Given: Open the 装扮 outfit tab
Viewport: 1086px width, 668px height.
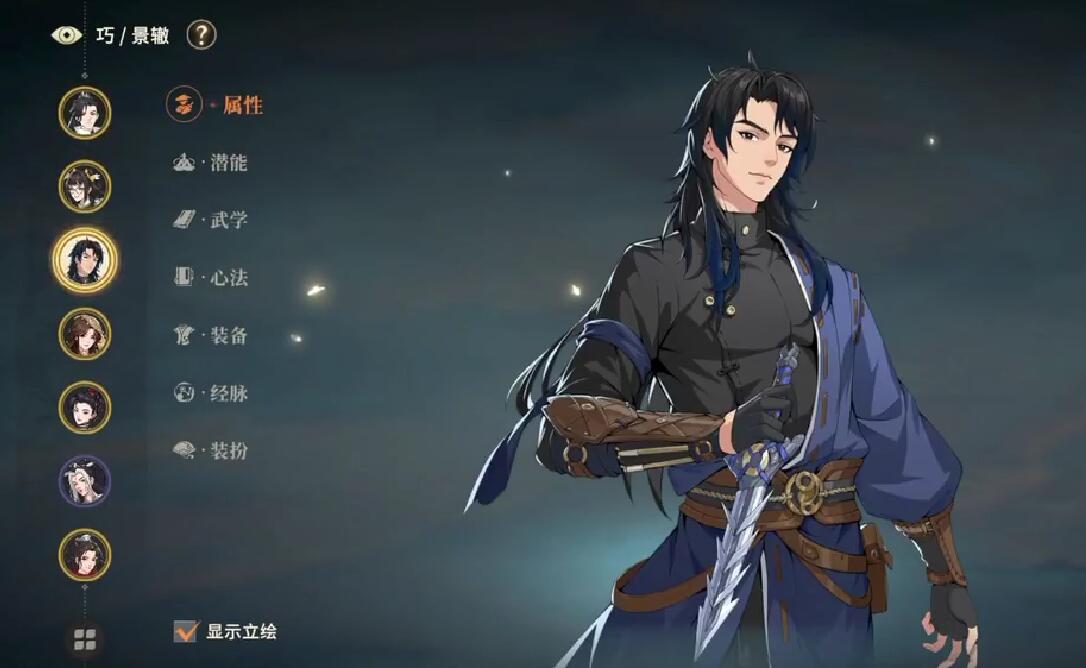Looking at the screenshot, I should click(x=227, y=451).
